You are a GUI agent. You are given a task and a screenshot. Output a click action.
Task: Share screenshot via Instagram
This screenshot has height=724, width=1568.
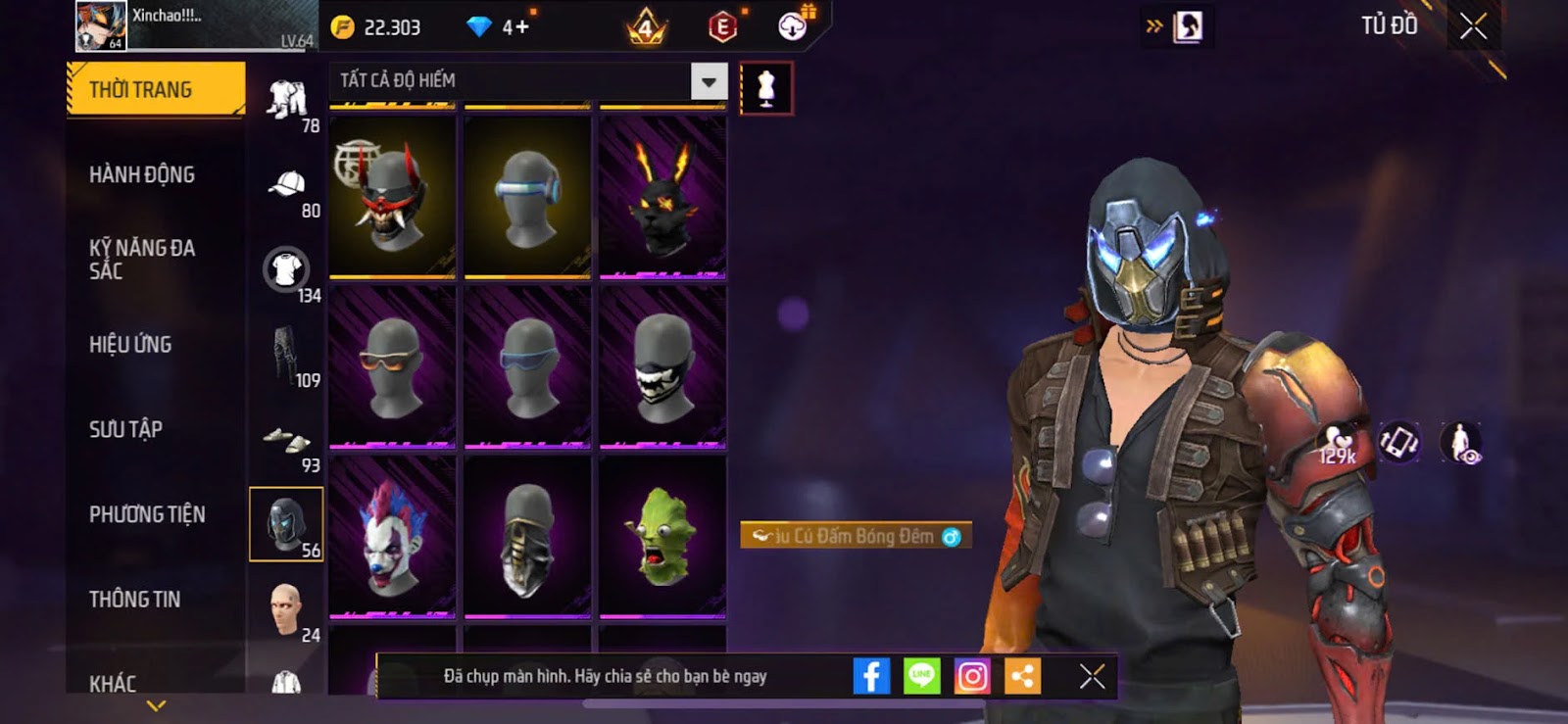point(972,676)
